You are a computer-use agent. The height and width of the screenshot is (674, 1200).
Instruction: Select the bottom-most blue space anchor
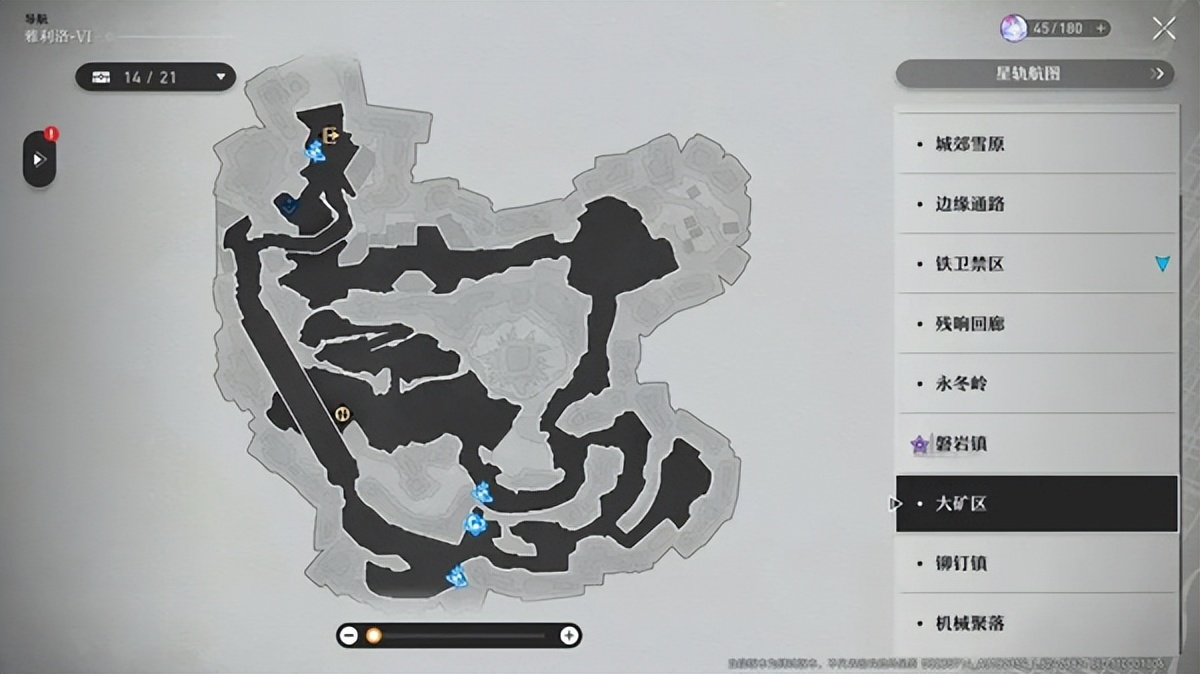pyautogui.click(x=458, y=575)
